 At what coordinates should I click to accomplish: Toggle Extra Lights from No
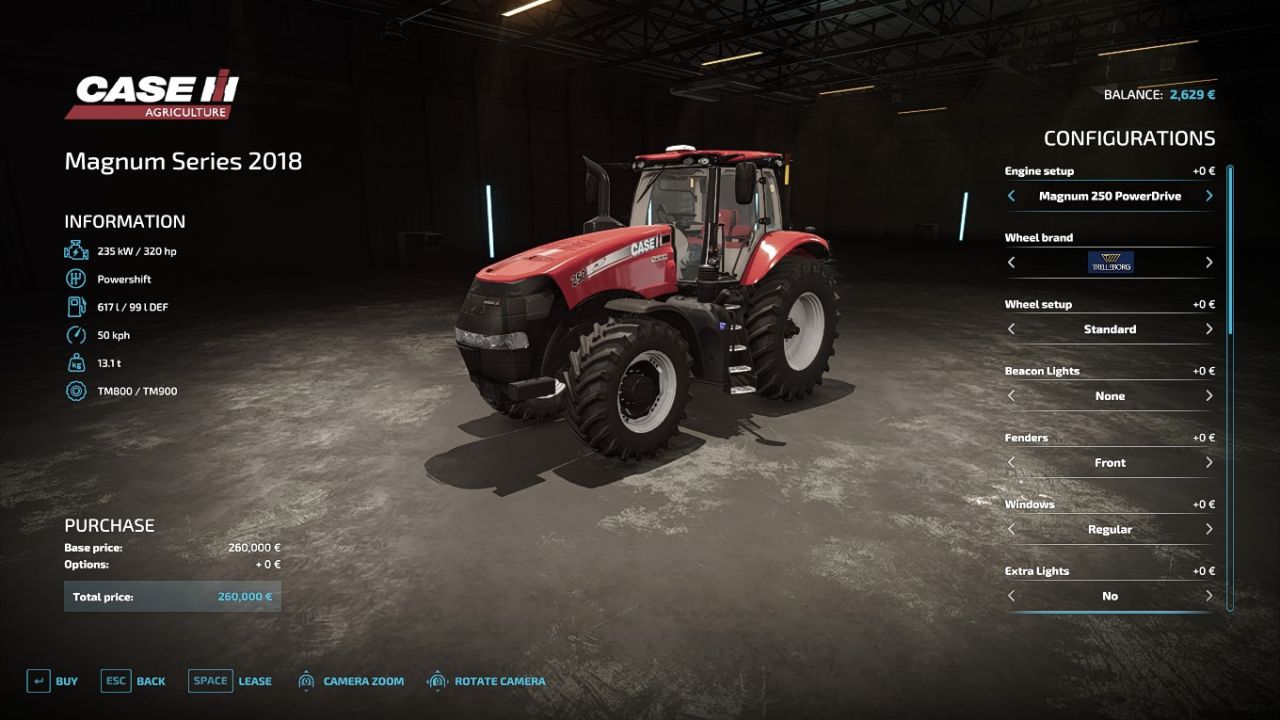click(1111, 595)
